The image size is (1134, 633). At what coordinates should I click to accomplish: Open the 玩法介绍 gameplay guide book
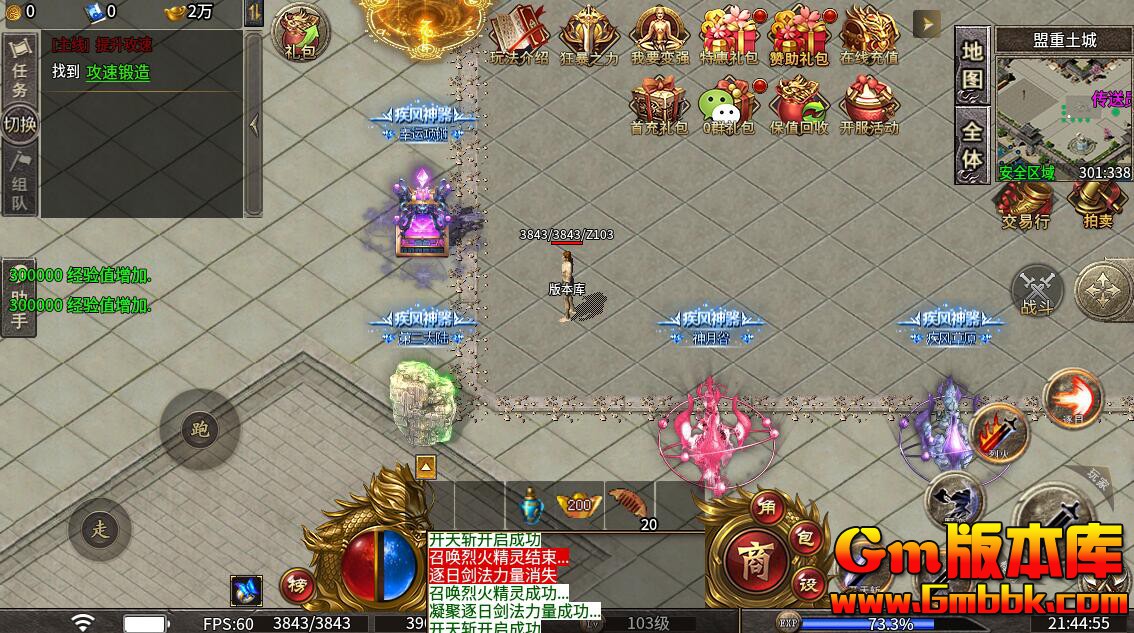[519, 33]
